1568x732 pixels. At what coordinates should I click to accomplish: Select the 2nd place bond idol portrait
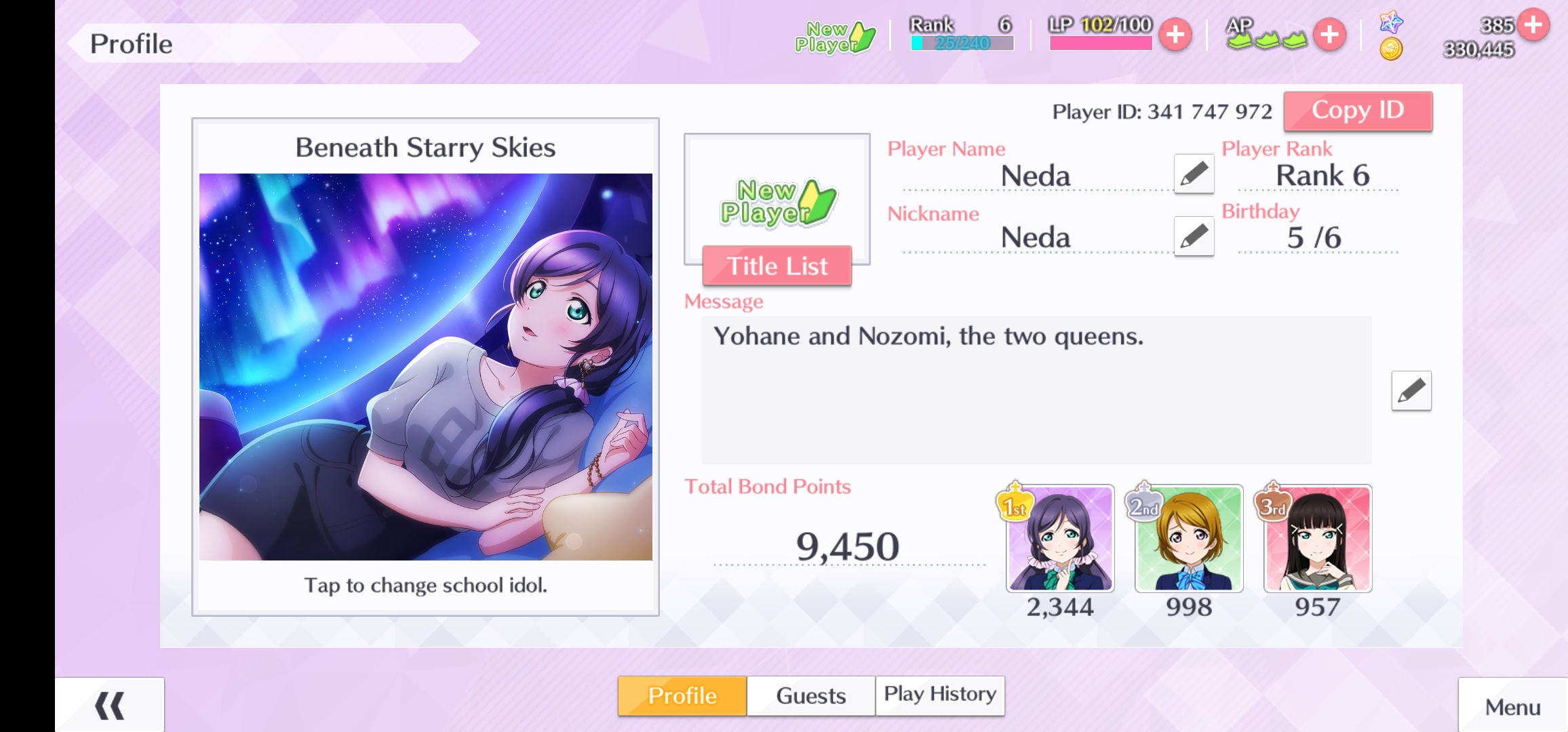point(1189,539)
